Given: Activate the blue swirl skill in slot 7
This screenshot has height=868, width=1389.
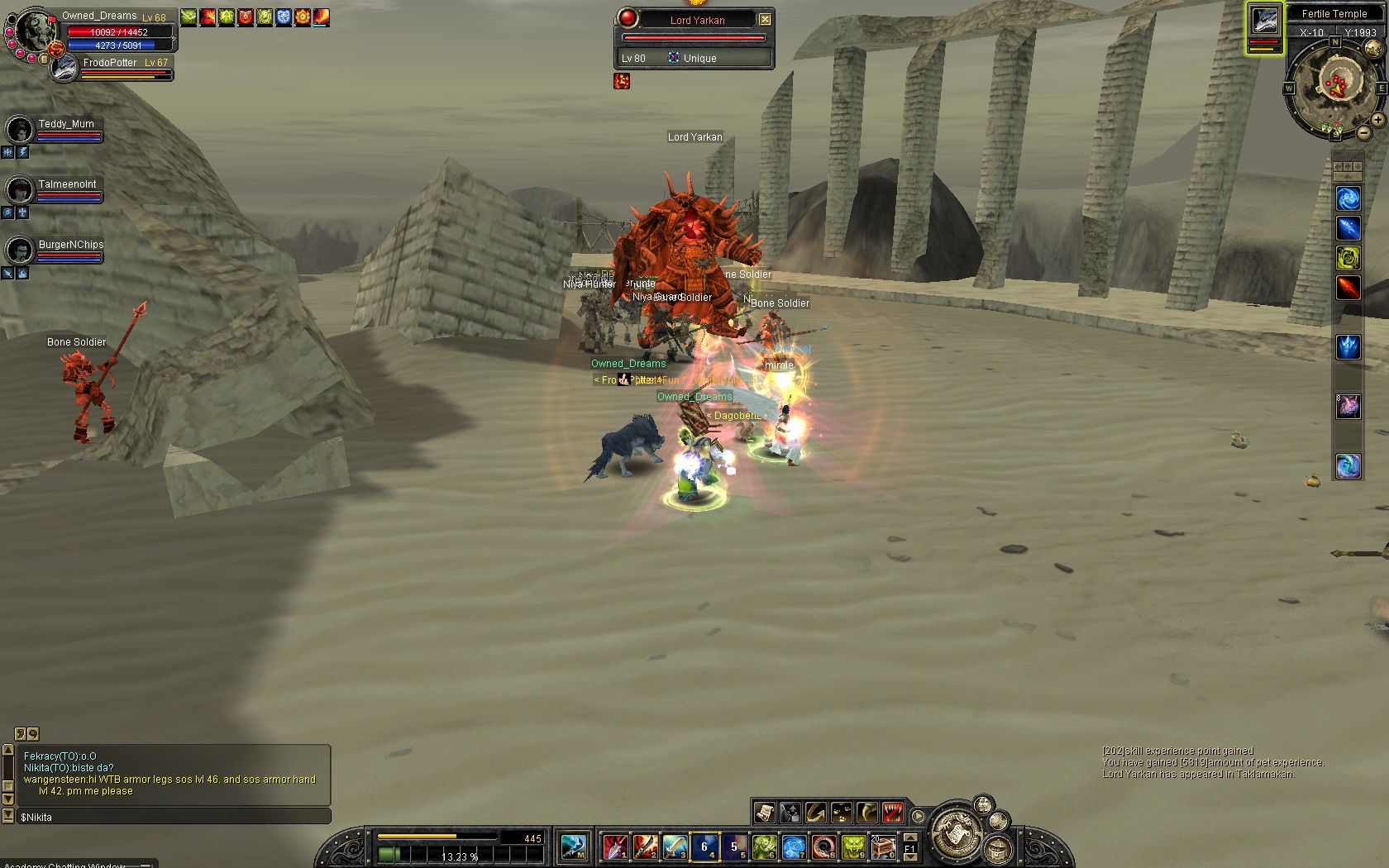Looking at the screenshot, I should pos(794,847).
